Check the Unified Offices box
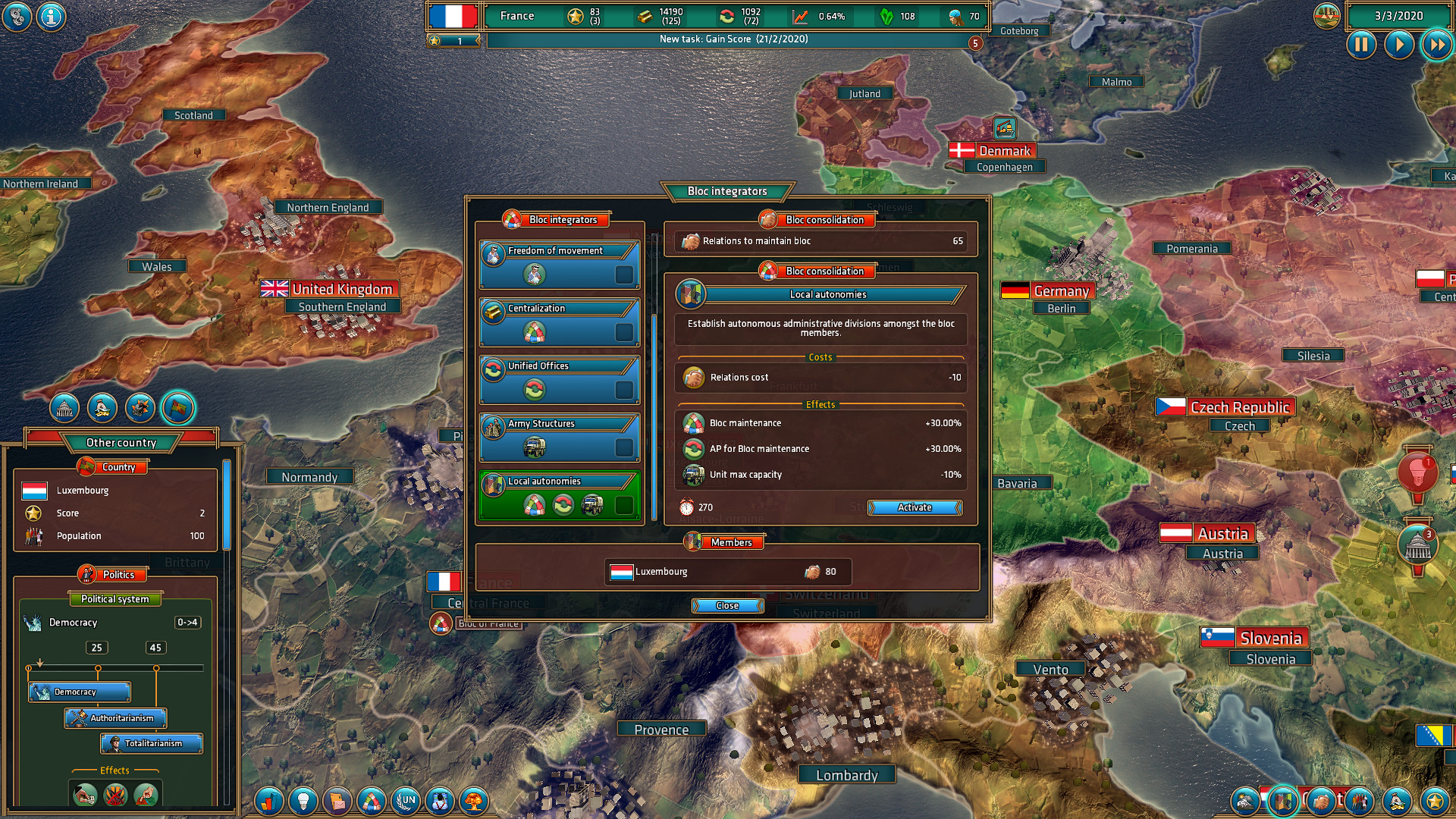The image size is (1456, 819). (625, 390)
